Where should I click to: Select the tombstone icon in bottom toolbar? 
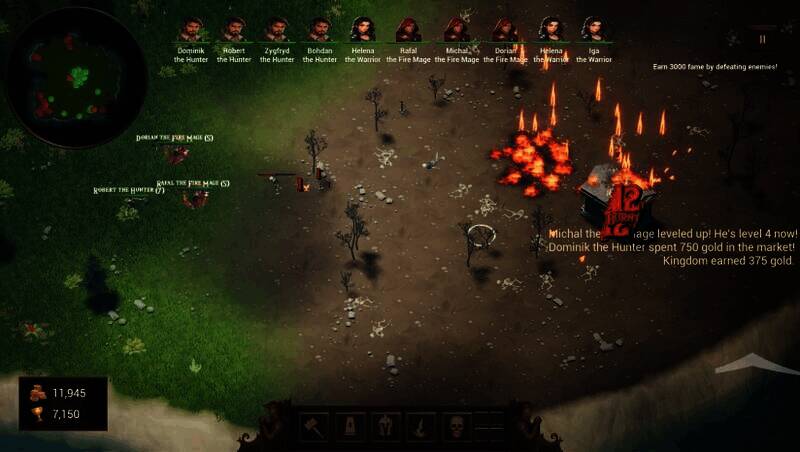pos(351,427)
